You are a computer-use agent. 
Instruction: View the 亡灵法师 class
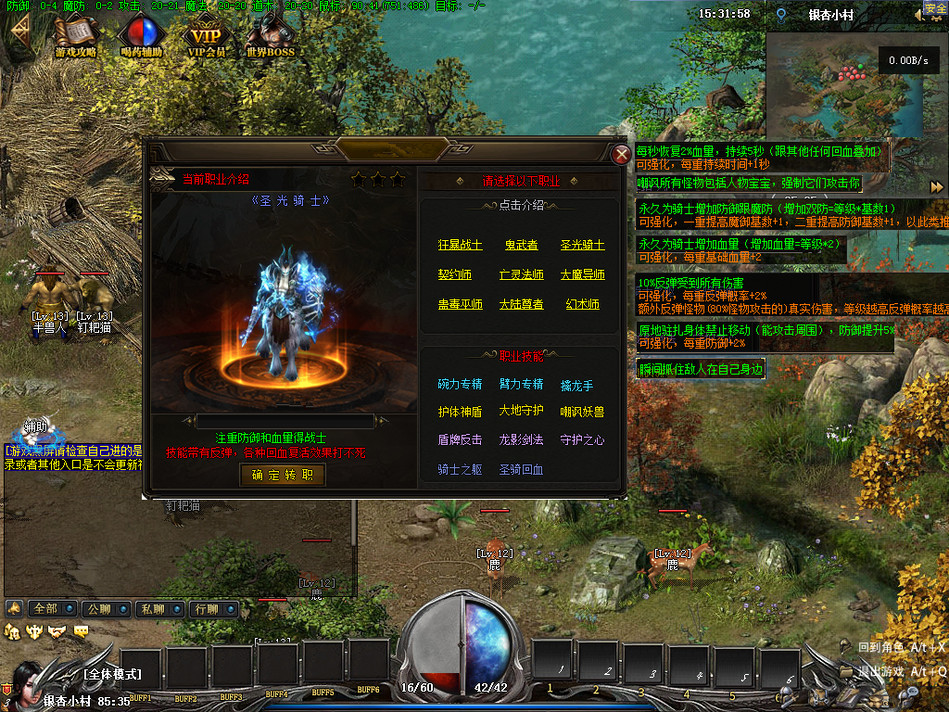click(521, 275)
